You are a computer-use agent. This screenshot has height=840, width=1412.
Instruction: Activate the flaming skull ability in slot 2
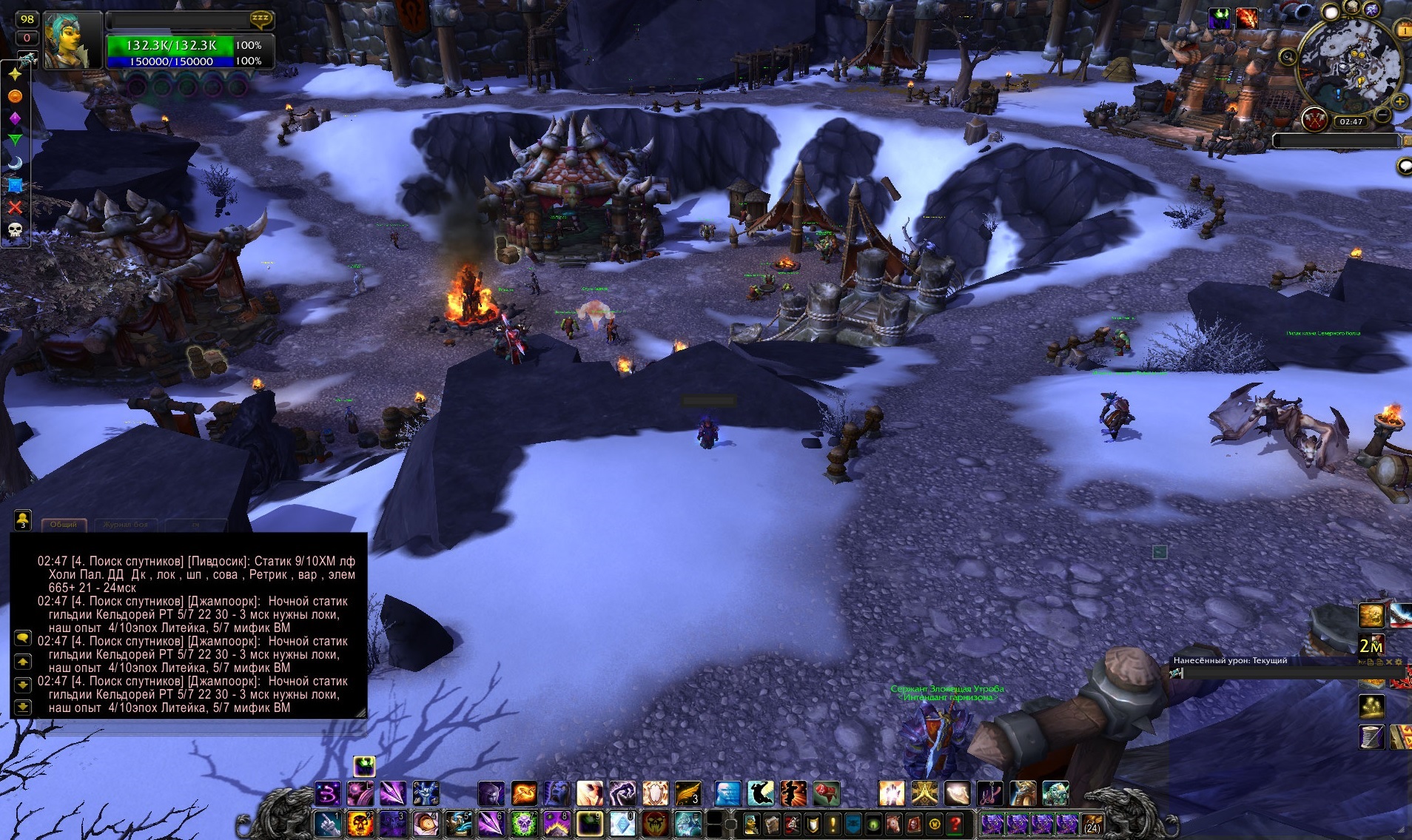pyautogui.click(x=360, y=824)
